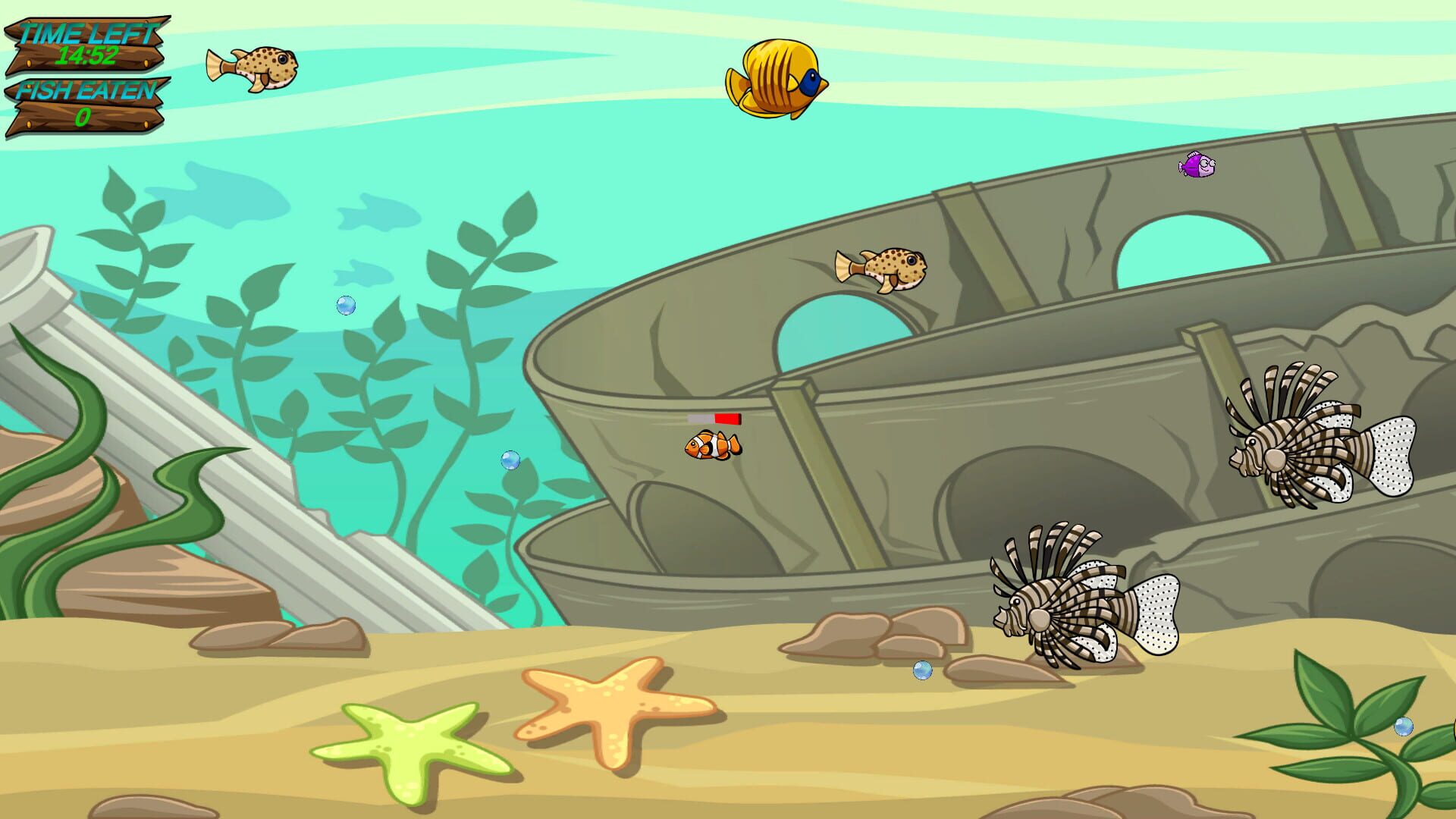Click the bubble beside the lower lionfish

(x=922, y=670)
